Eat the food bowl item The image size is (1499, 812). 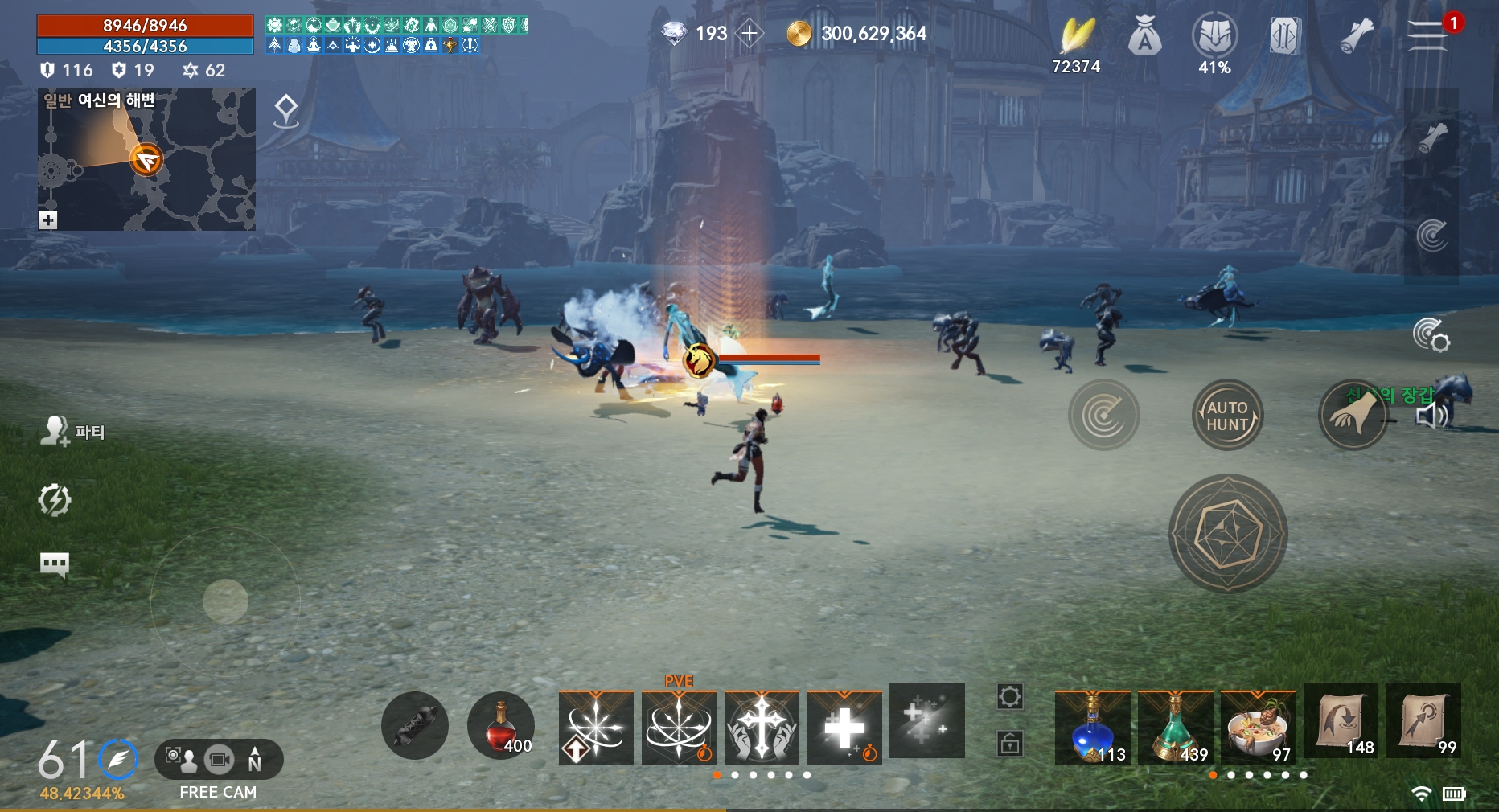(1258, 728)
